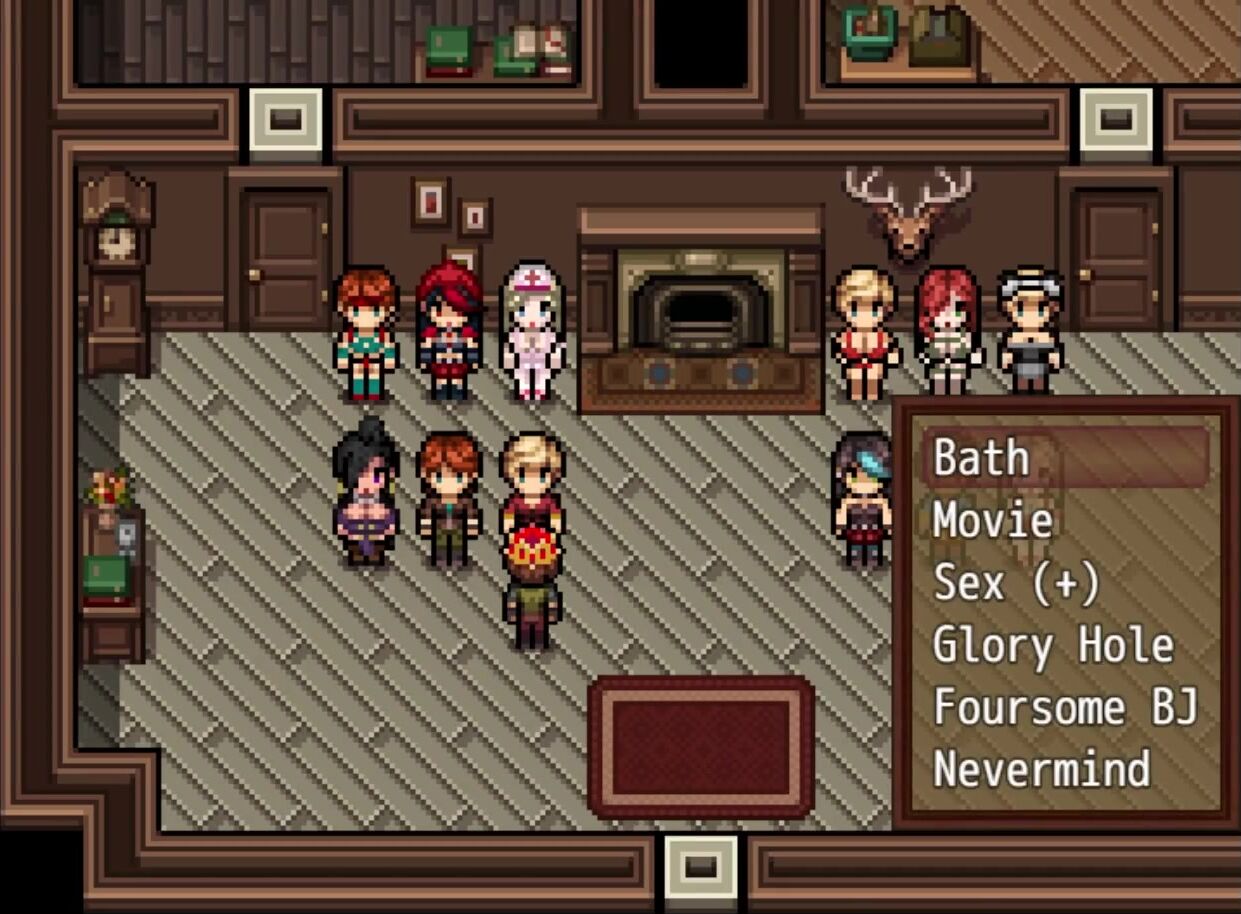Choose the Glory Hole entry
Image resolution: width=1241 pixels, height=914 pixels.
coord(1052,646)
